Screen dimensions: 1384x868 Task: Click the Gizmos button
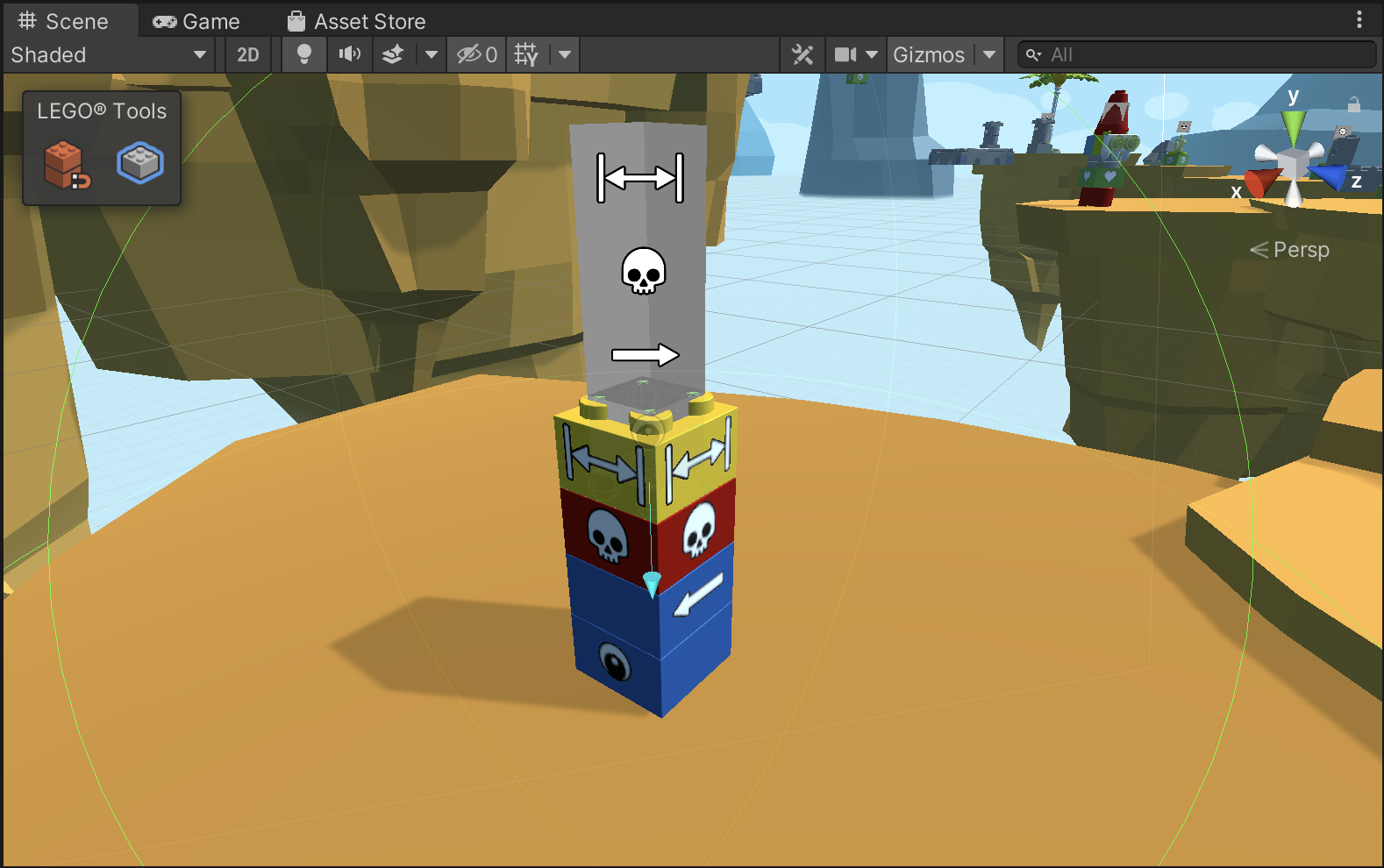coord(931,54)
